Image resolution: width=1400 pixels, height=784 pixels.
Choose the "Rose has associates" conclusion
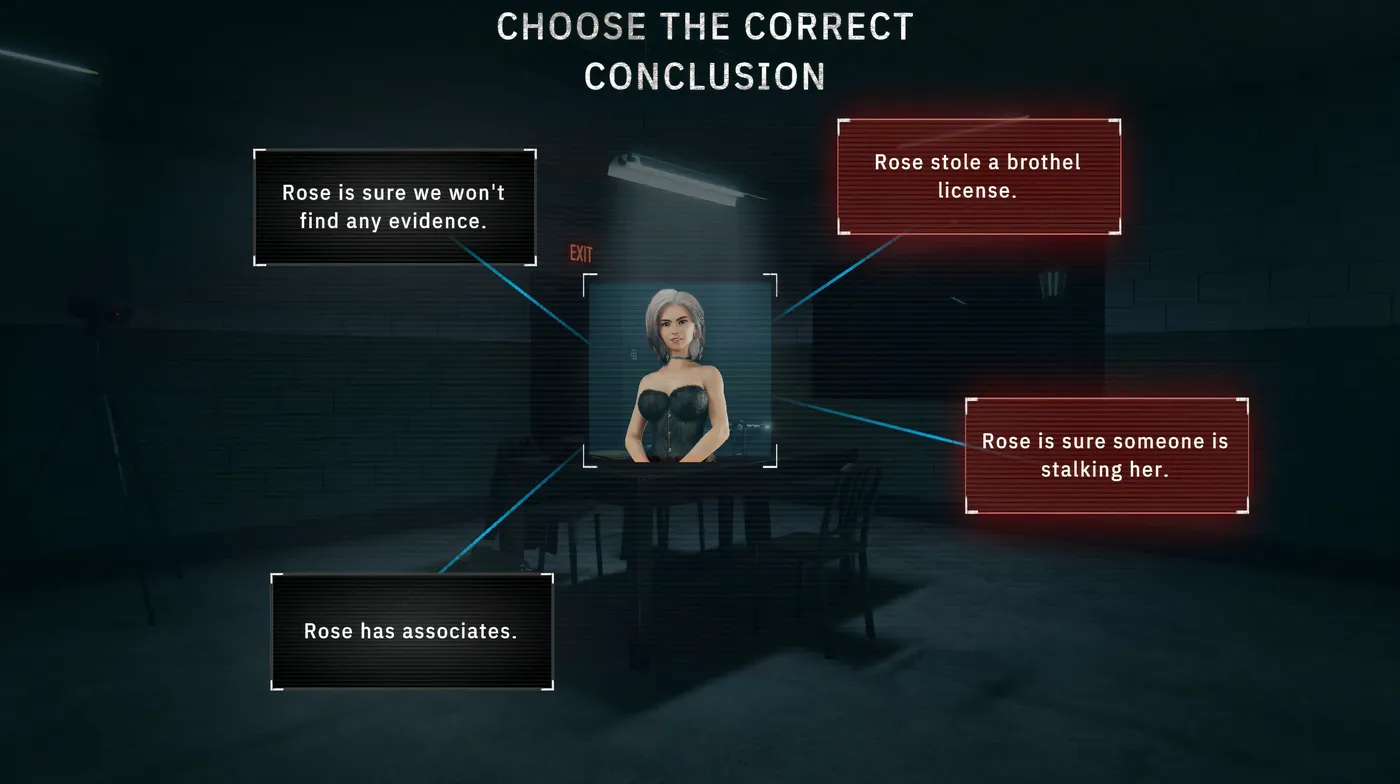click(411, 631)
